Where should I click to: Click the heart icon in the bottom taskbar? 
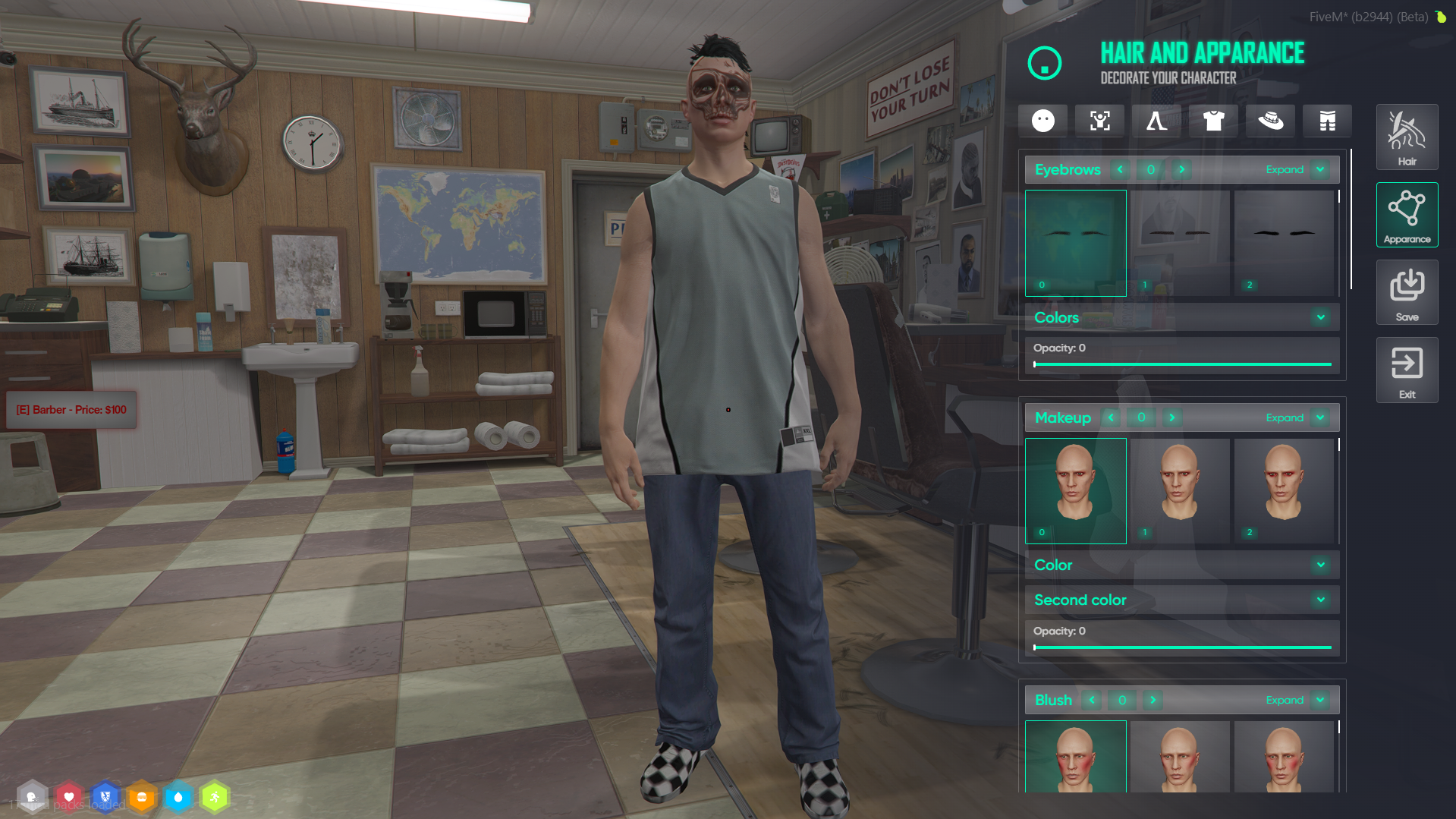69,796
